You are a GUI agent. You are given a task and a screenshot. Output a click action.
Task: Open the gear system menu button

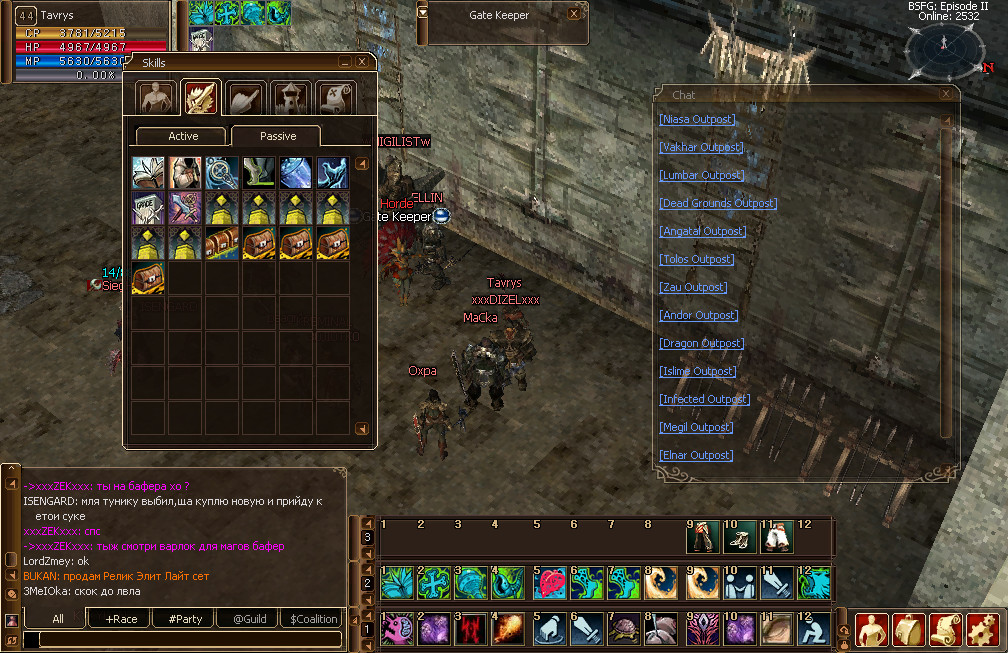coord(983,629)
